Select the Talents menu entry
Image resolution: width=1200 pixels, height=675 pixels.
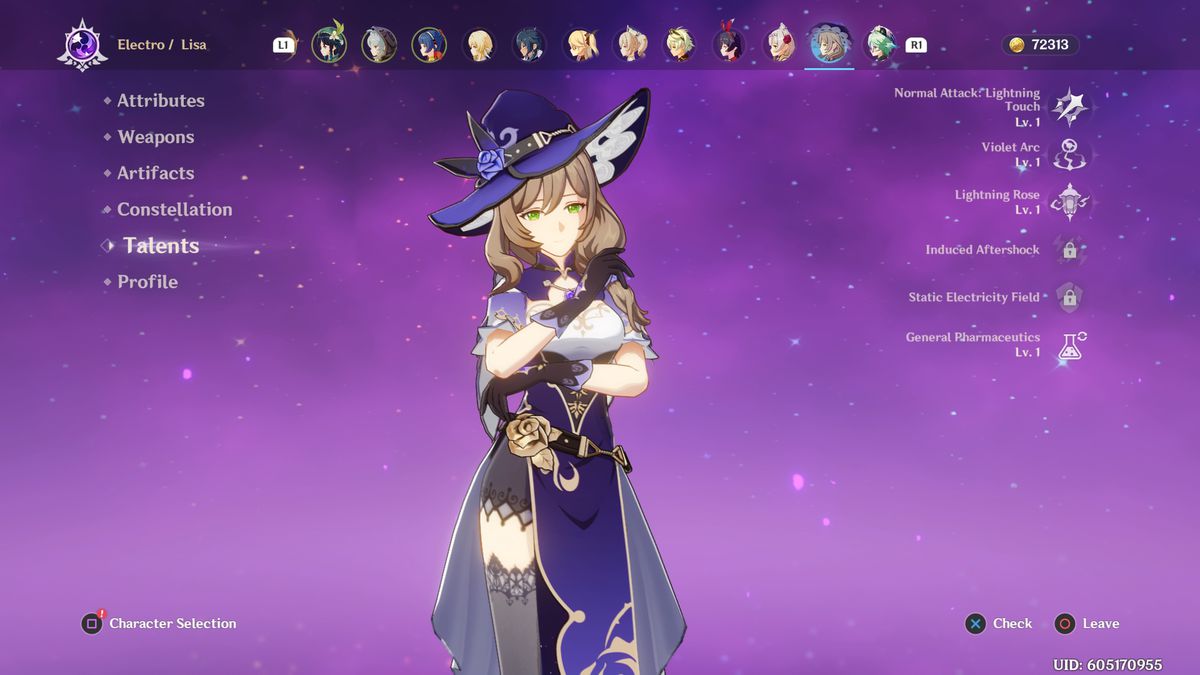point(161,246)
